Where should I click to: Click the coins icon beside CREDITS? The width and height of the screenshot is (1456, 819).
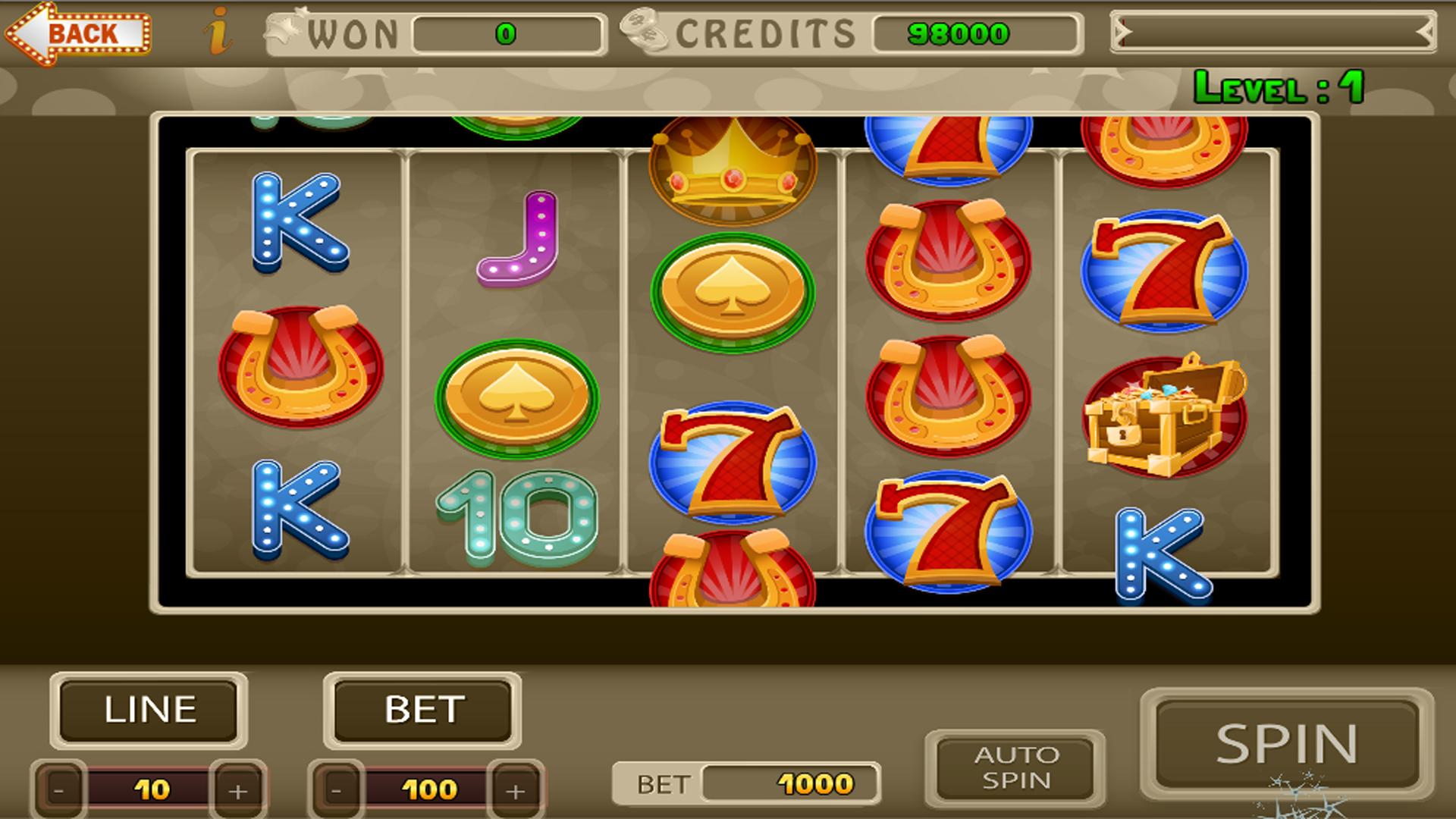point(644,30)
